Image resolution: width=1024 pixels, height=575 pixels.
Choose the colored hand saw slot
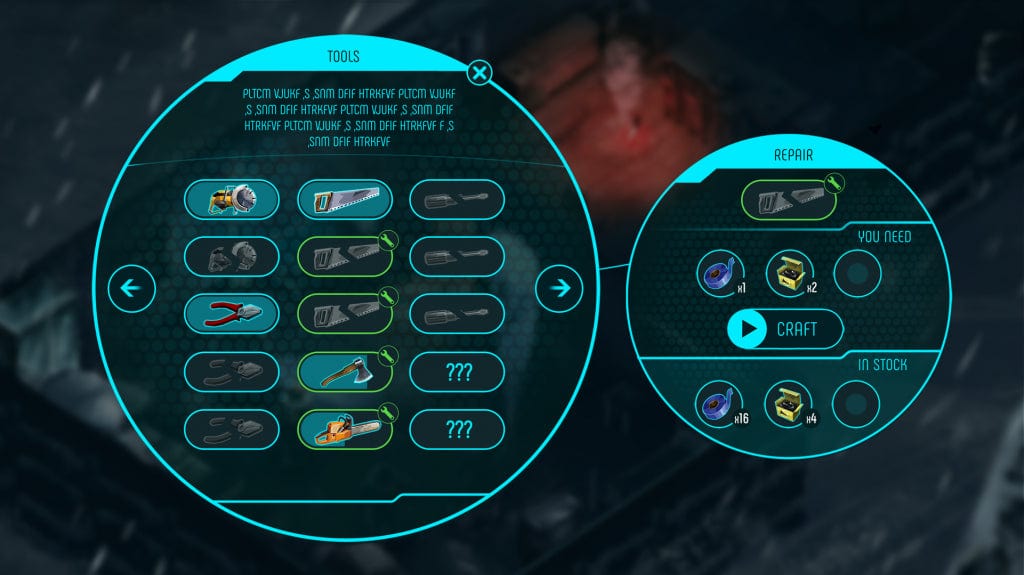click(345, 200)
